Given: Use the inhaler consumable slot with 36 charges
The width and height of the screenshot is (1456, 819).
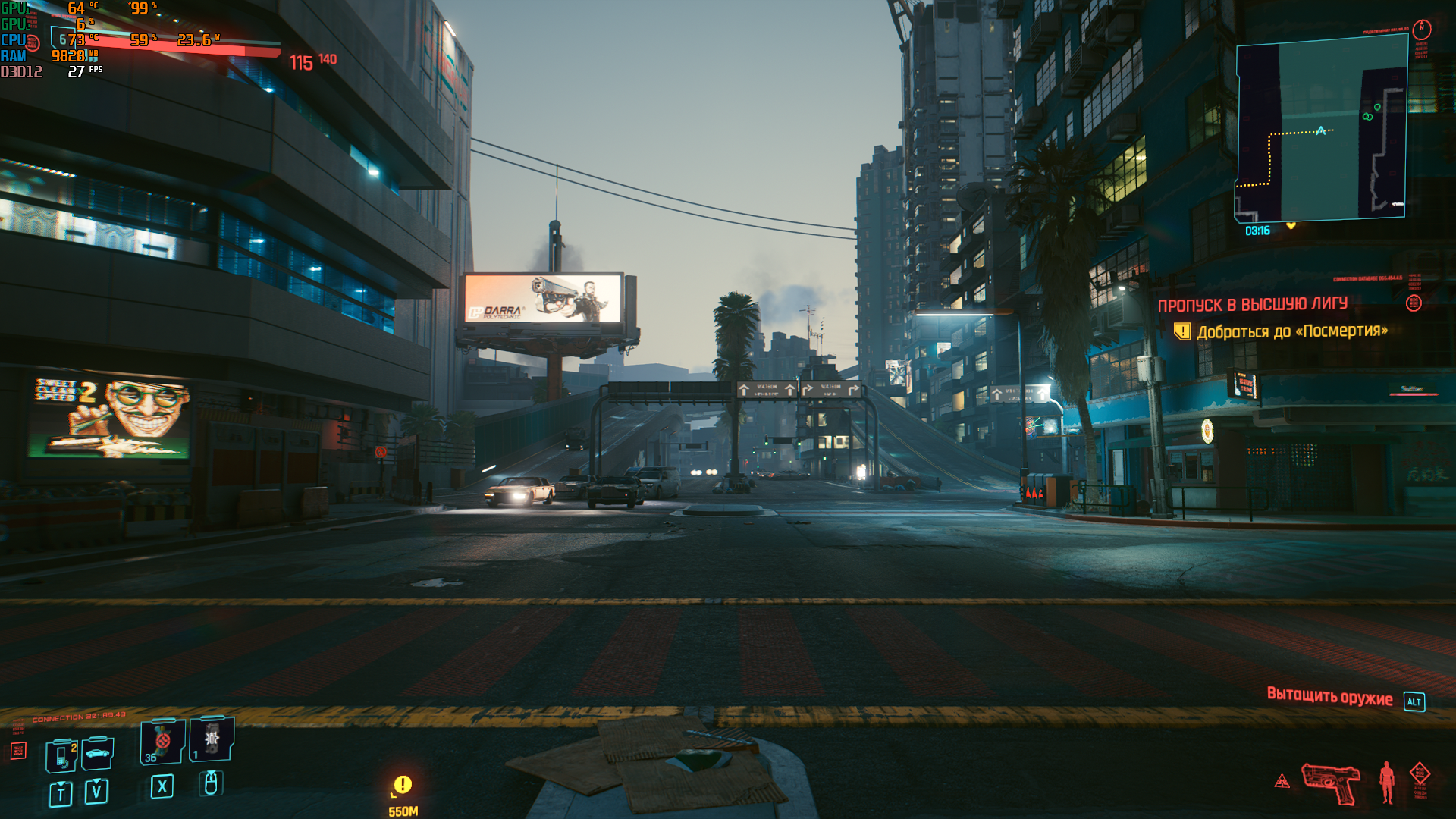Looking at the screenshot, I should [x=162, y=742].
